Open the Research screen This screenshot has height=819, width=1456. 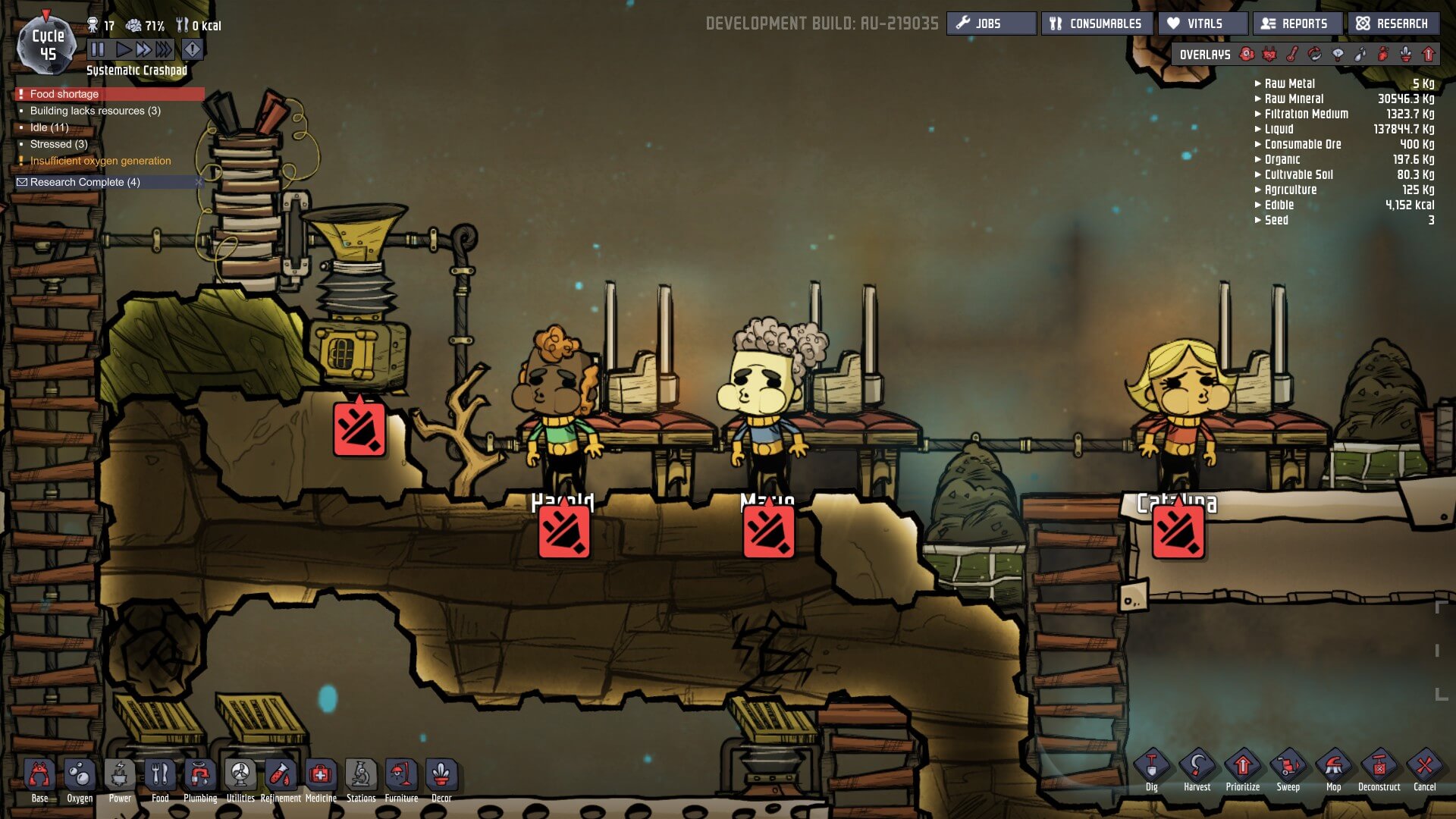(1393, 24)
